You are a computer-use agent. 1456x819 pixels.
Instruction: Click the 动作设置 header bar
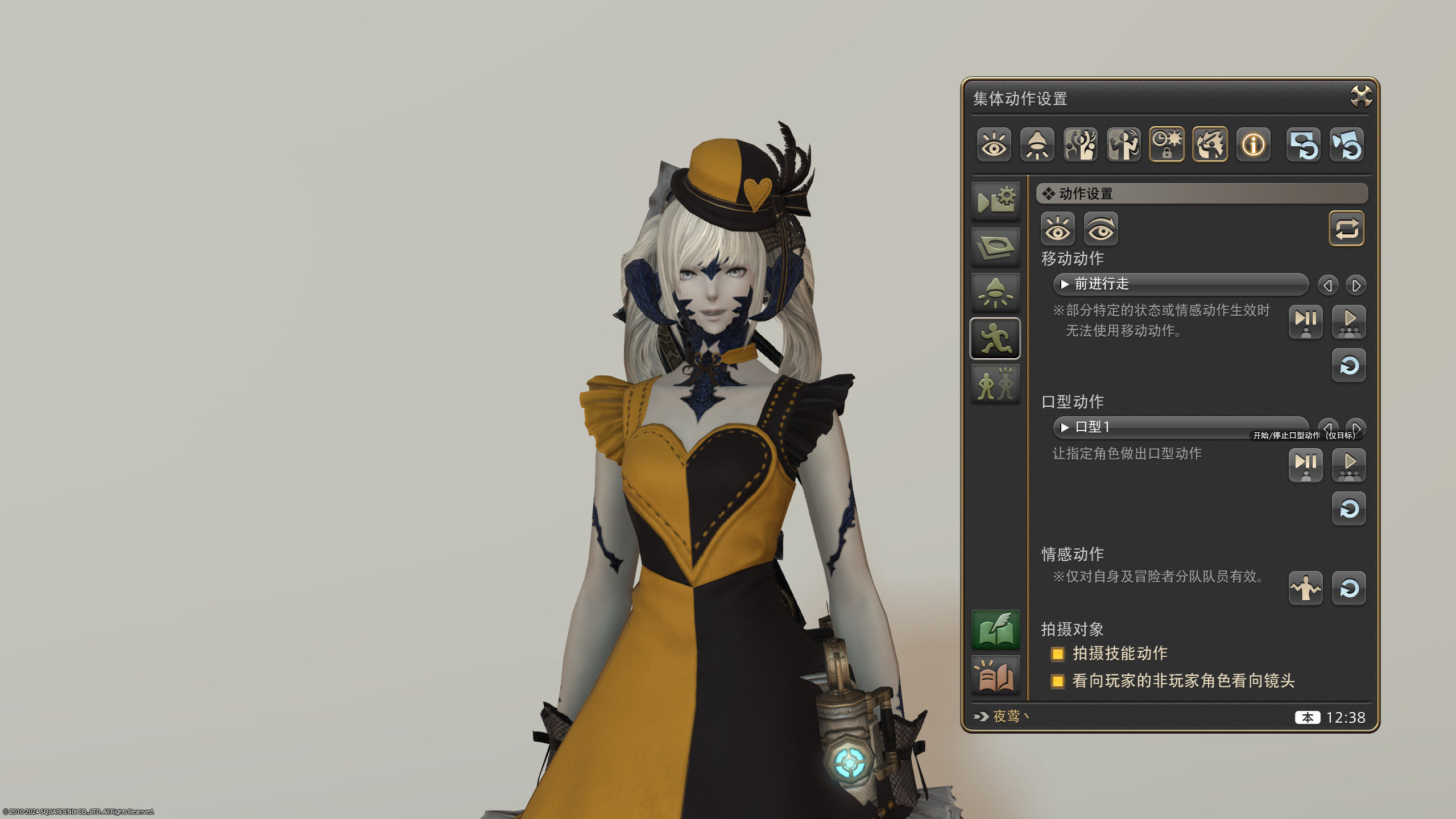pyautogui.click(x=1200, y=194)
